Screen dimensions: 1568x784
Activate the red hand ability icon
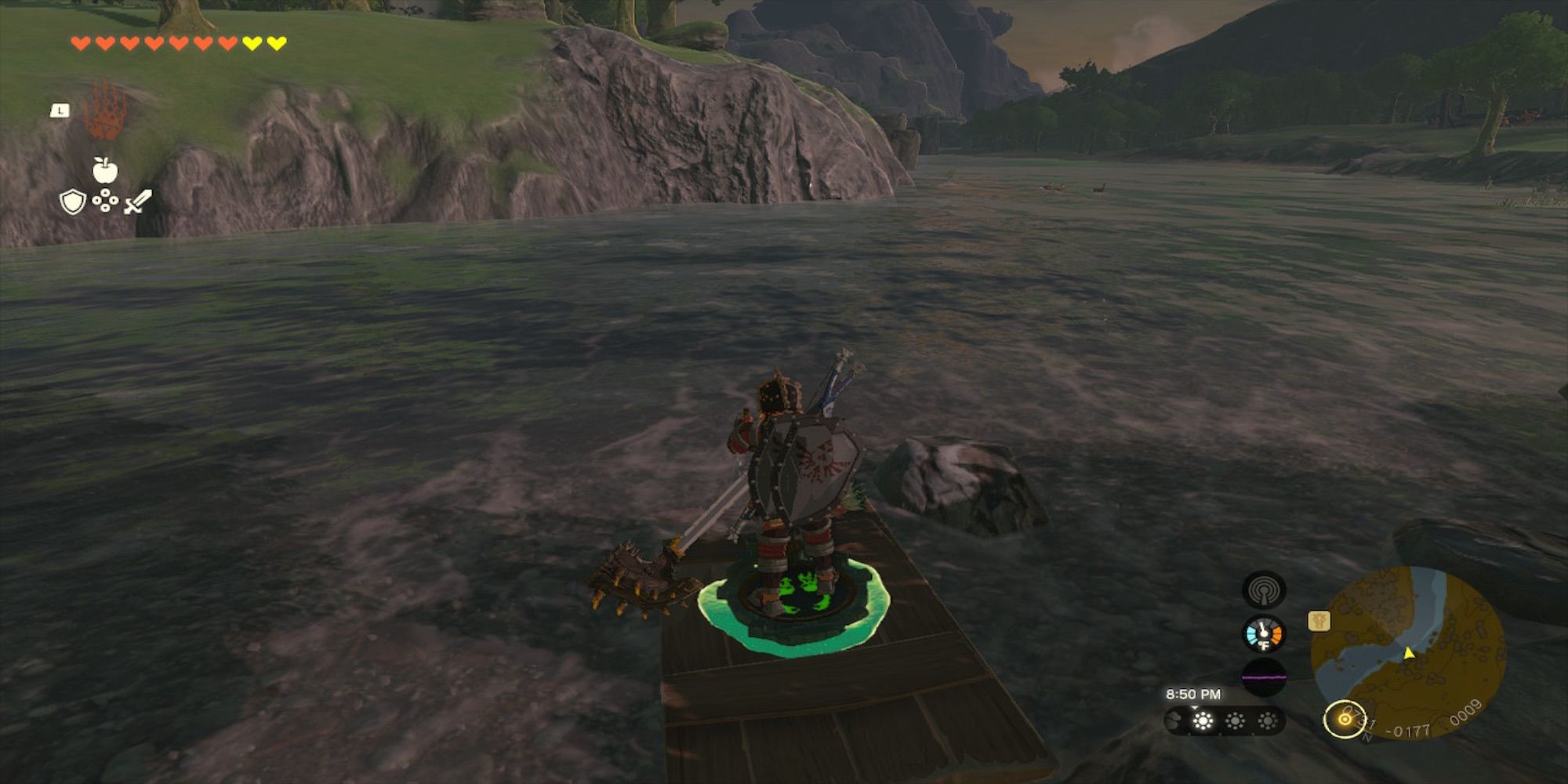pos(104,111)
